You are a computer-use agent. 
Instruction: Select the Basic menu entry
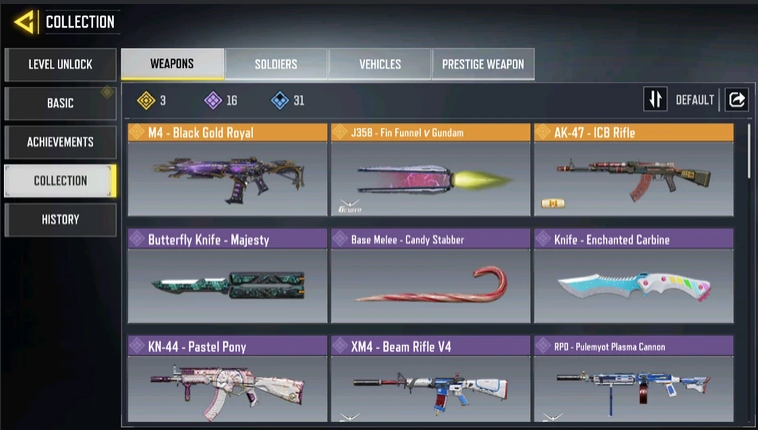[60, 103]
